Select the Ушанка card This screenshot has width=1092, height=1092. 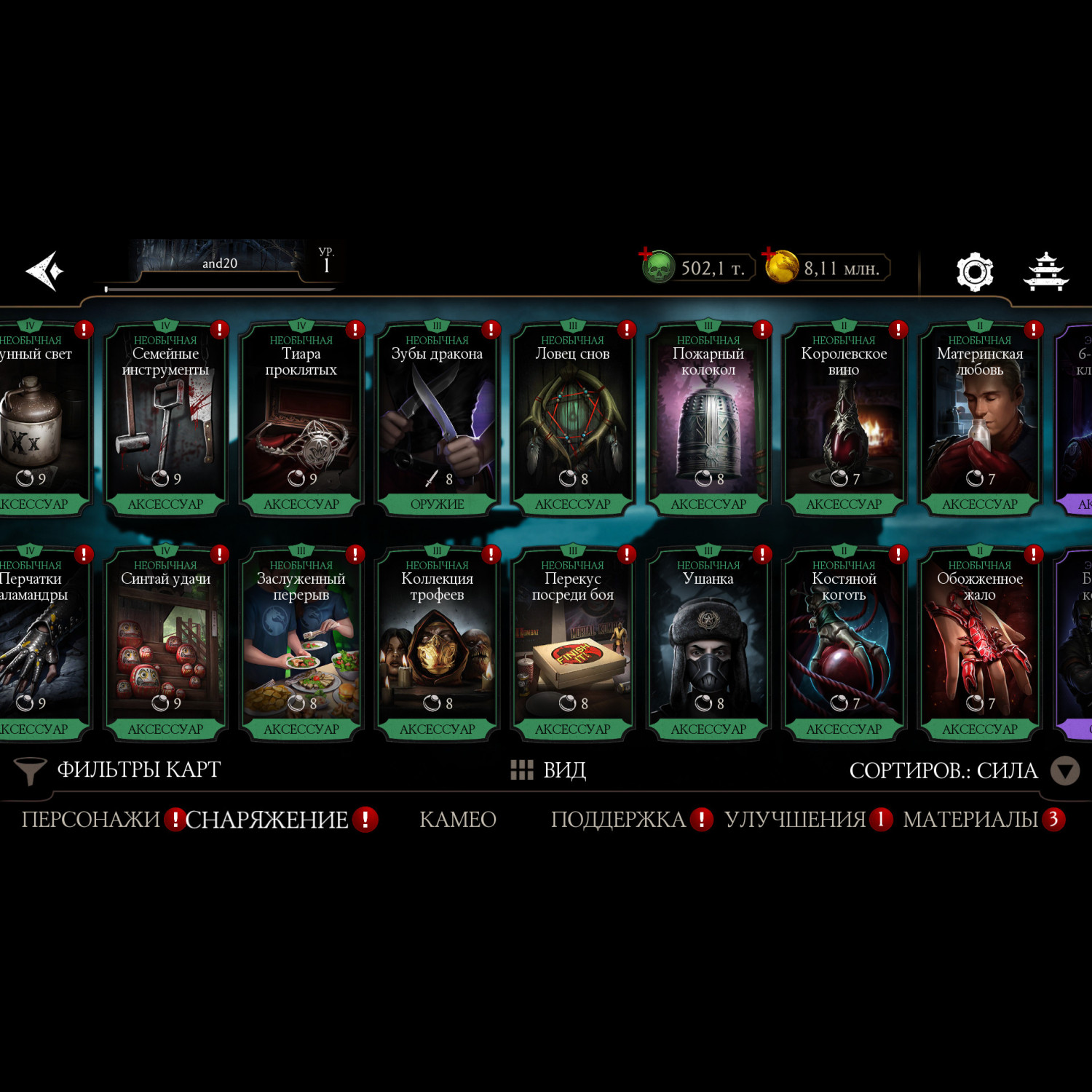pos(708,644)
